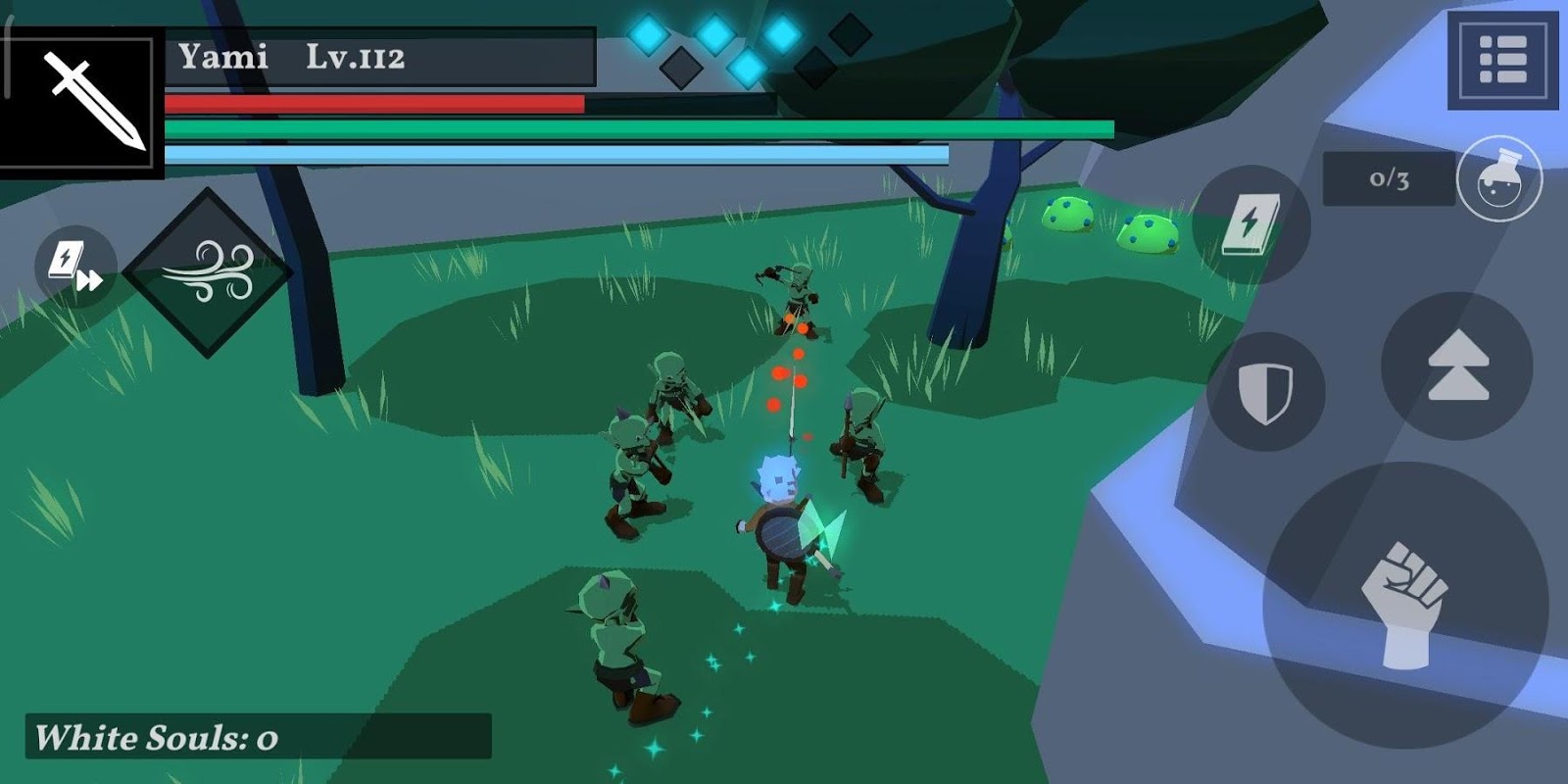Cast the lightning spellbook skill
This screenshot has height=784, width=1568.
[x=1251, y=225]
